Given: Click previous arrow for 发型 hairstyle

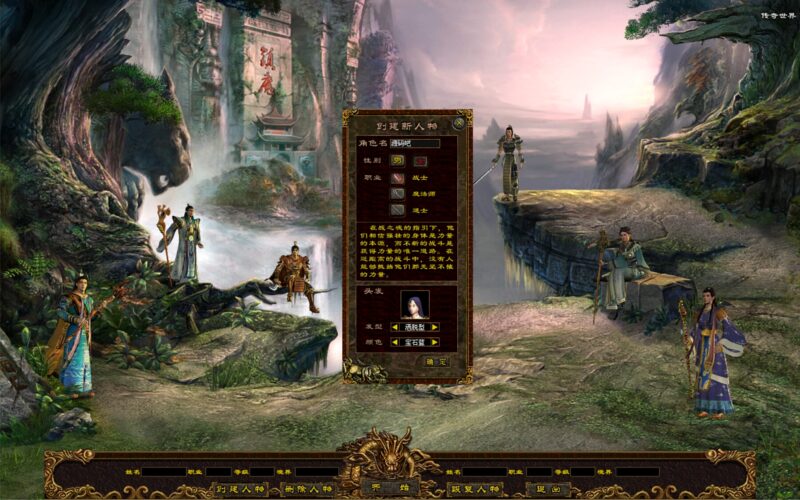Looking at the screenshot, I should tap(394, 326).
